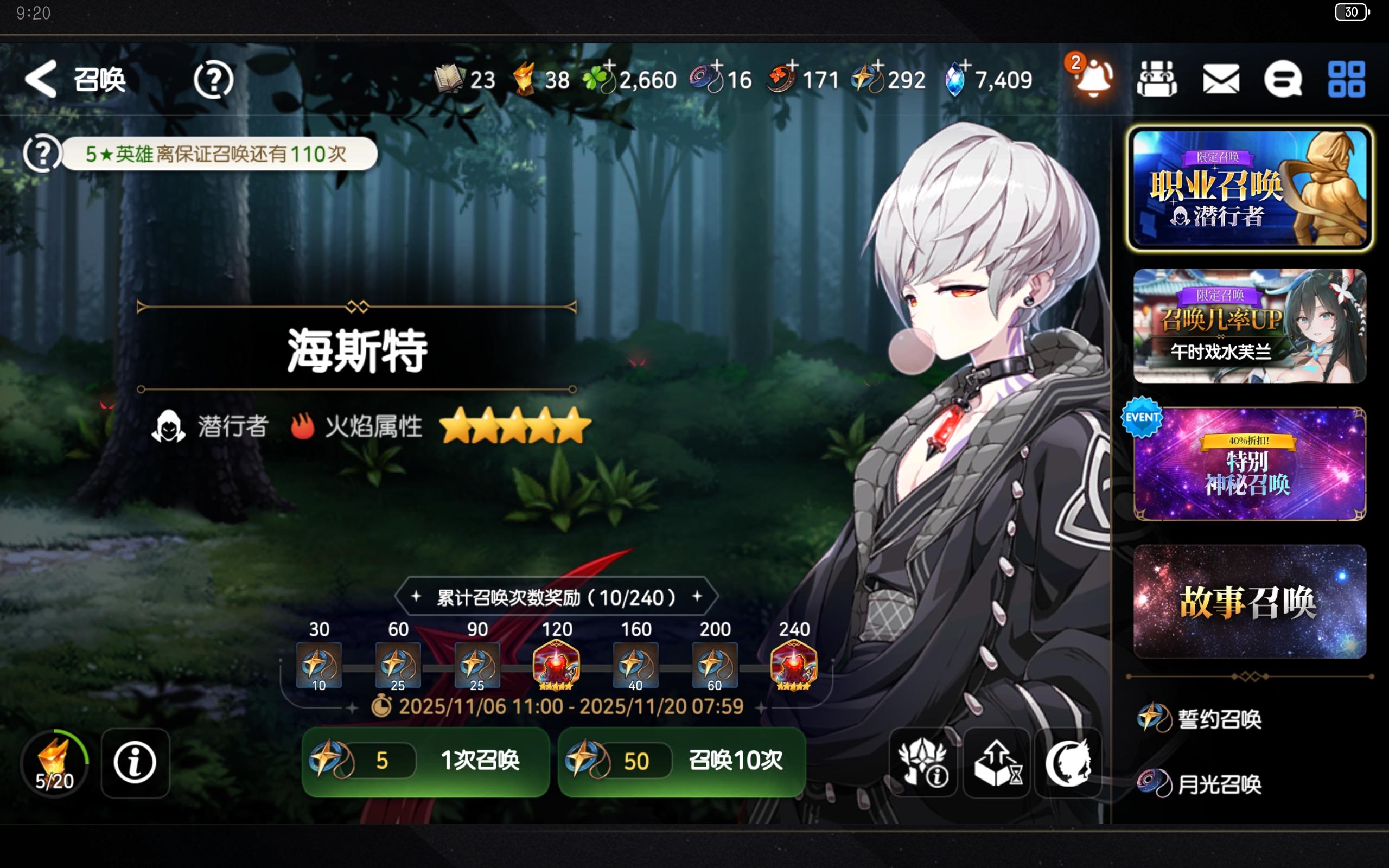Image resolution: width=1389 pixels, height=868 pixels.
Task: Open the blue grid menu icon
Action: (x=1347, y=80)
